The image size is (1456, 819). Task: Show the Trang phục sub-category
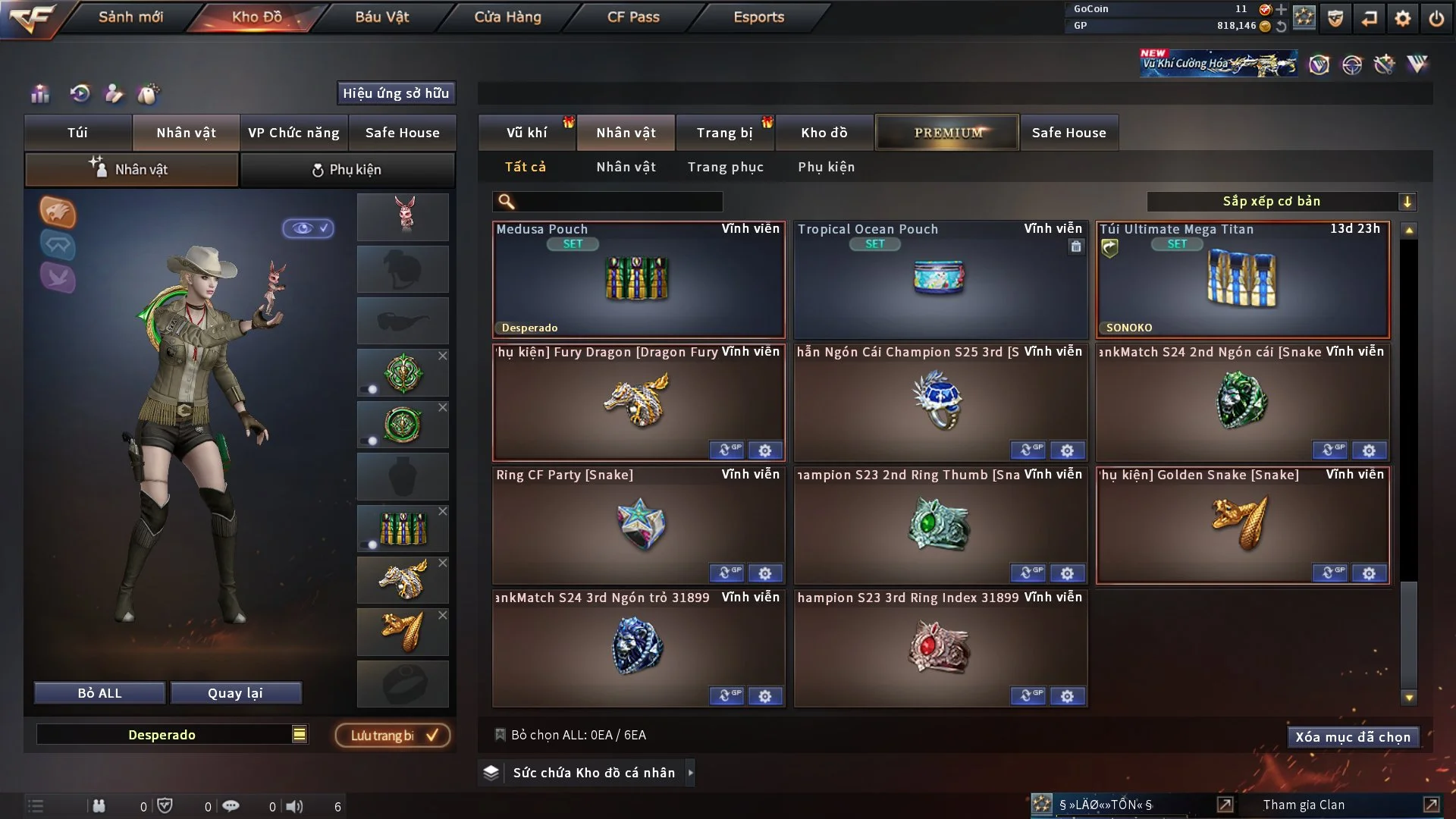[x=725, y=167]
